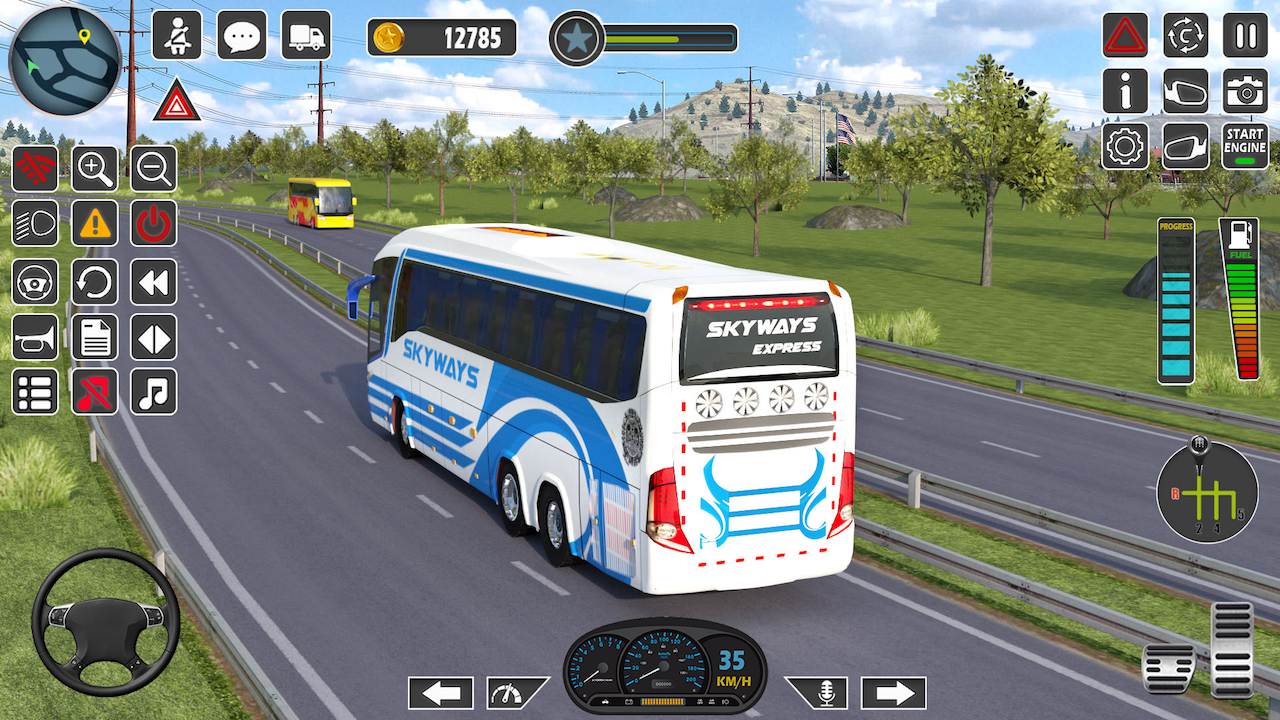This screenshot has width=1280, height=720.
Task: Open the passenger seat-belt icon
Action: pyautogui.click(x=176, y=36)
